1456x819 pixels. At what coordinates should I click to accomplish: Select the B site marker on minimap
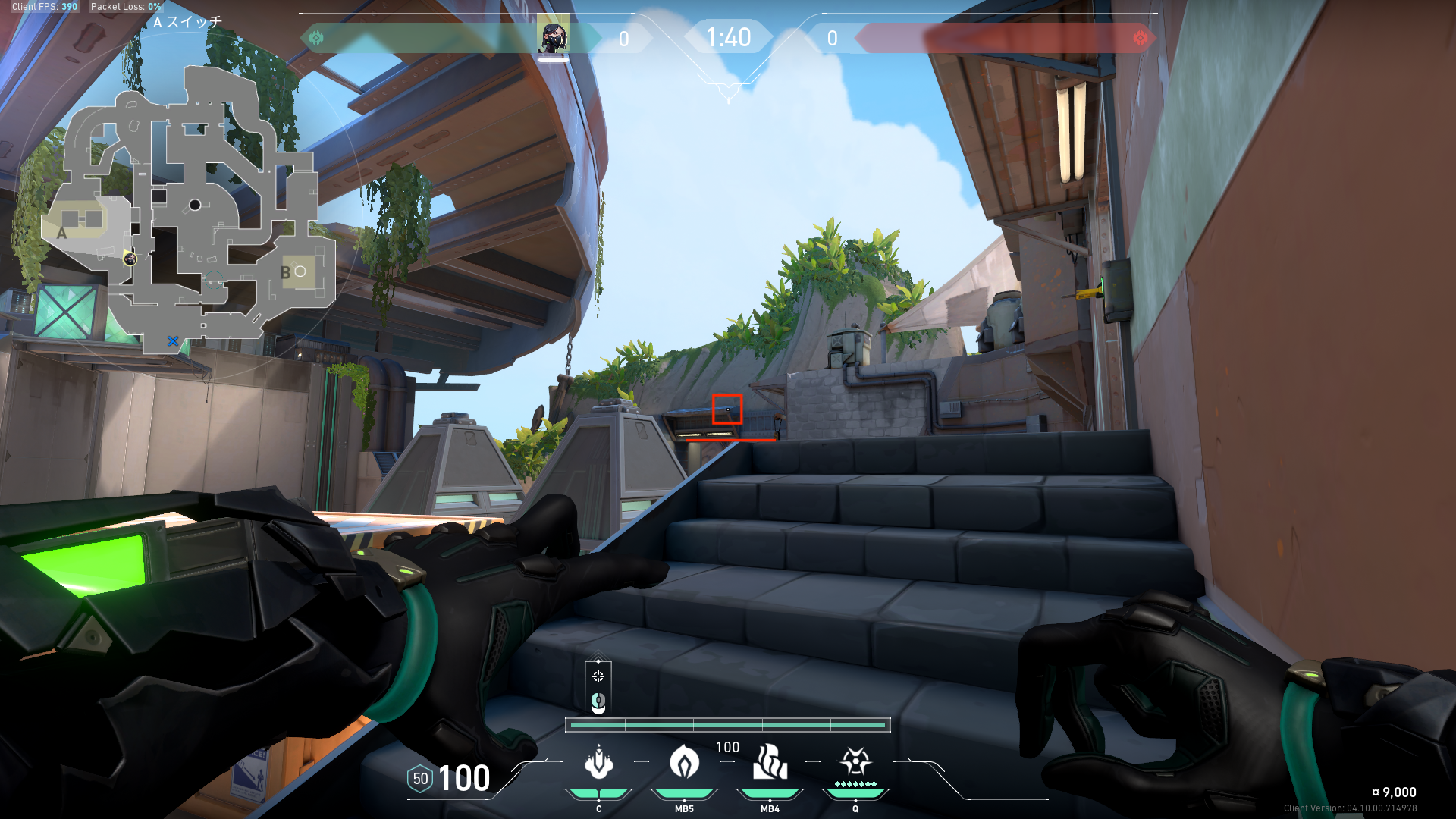click(286, 273)
